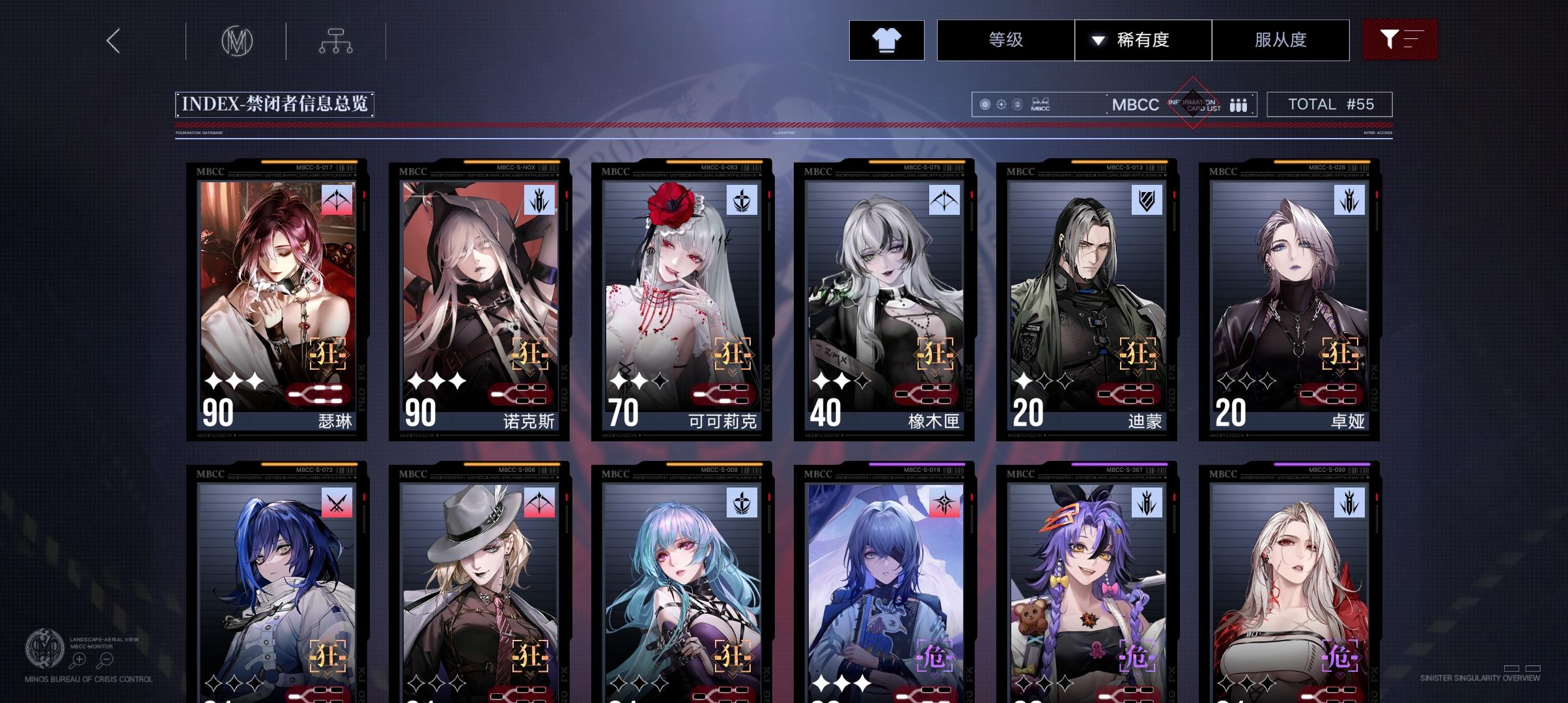Click the zoom-in magnifier at bottom left
This screenshot has width=1568, height=703.
[x=79, y=659]
